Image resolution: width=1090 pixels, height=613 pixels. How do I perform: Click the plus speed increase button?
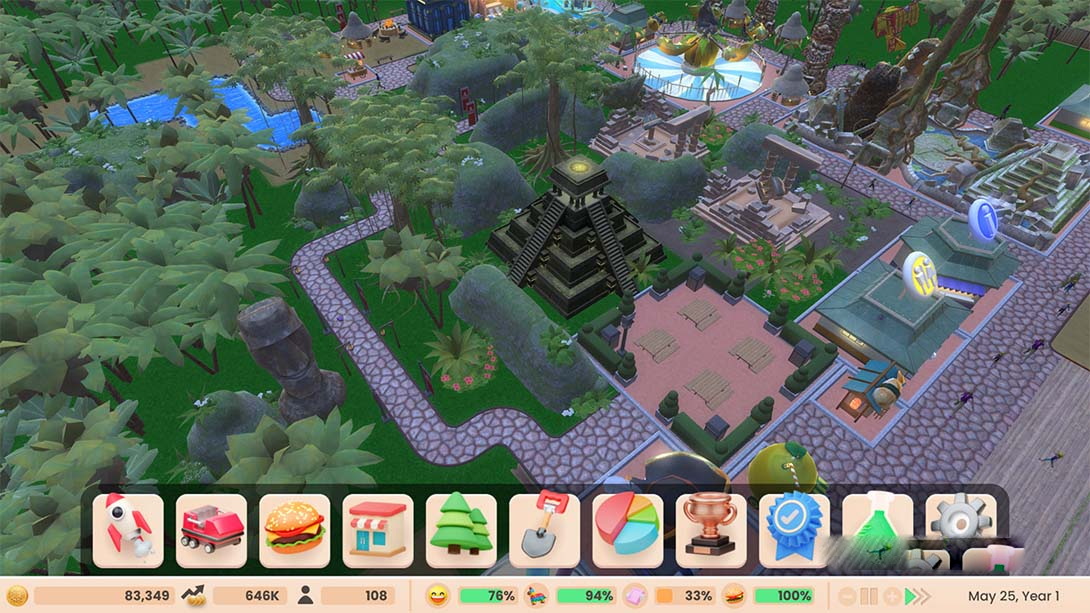pos(892,596)
